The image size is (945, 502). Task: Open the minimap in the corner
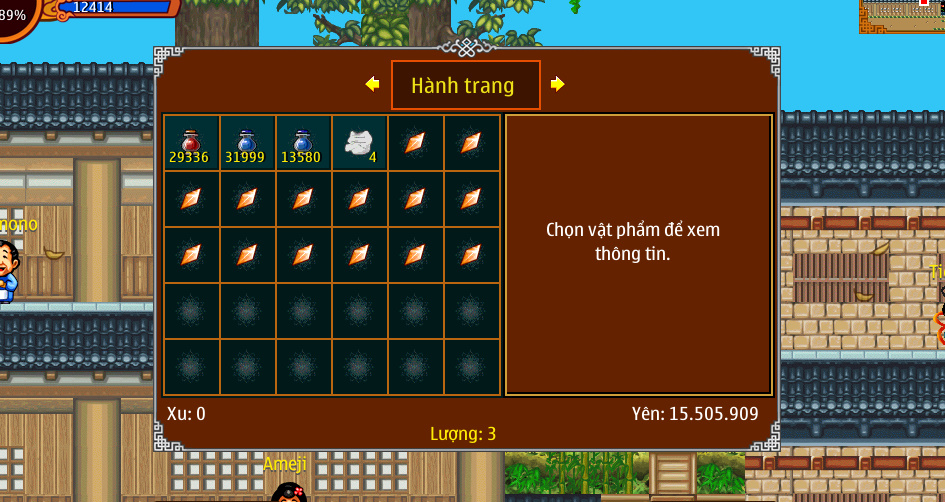click(901, 16)
